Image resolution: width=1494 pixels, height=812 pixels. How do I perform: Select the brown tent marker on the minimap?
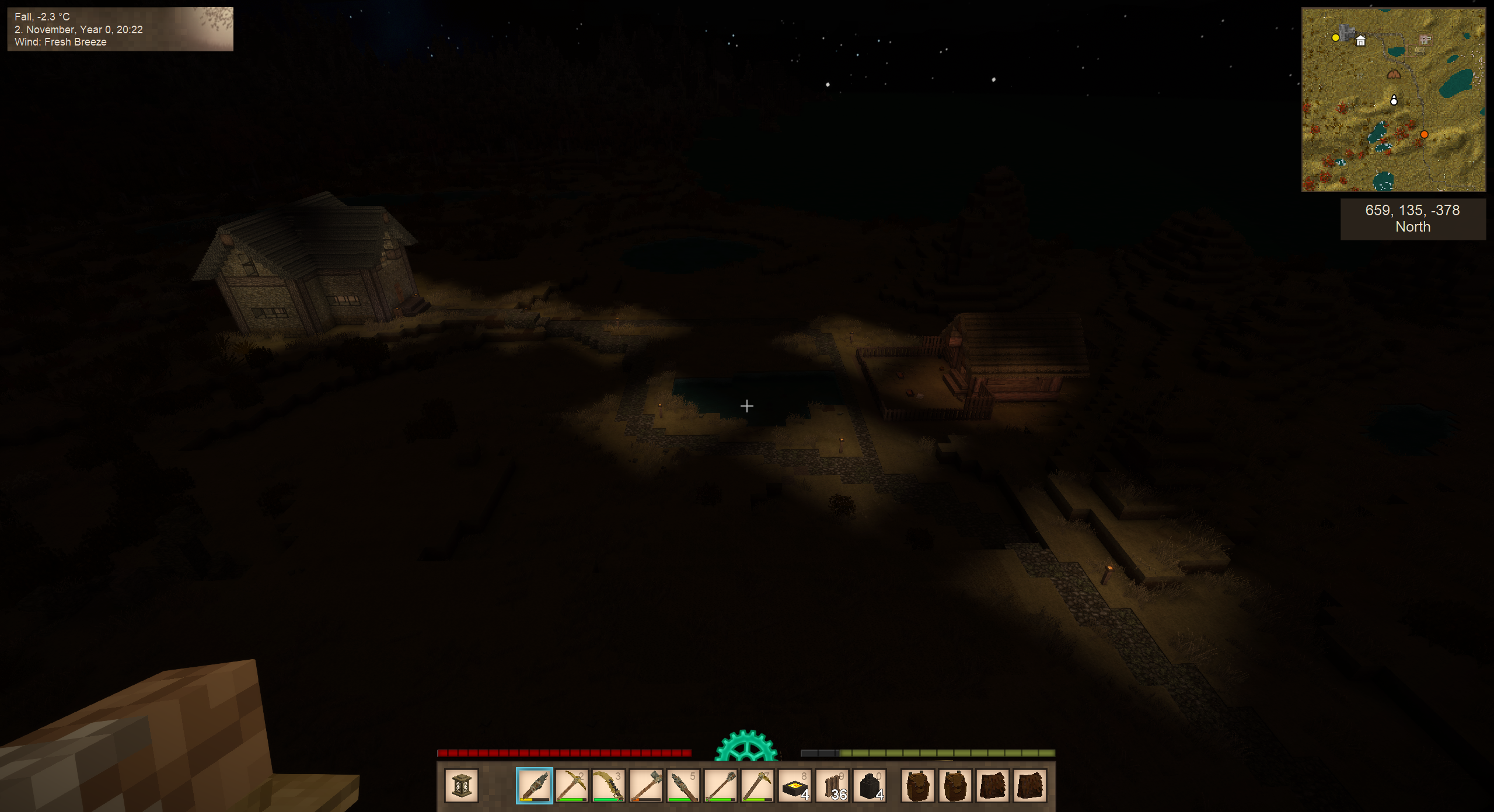point(1394,74)
